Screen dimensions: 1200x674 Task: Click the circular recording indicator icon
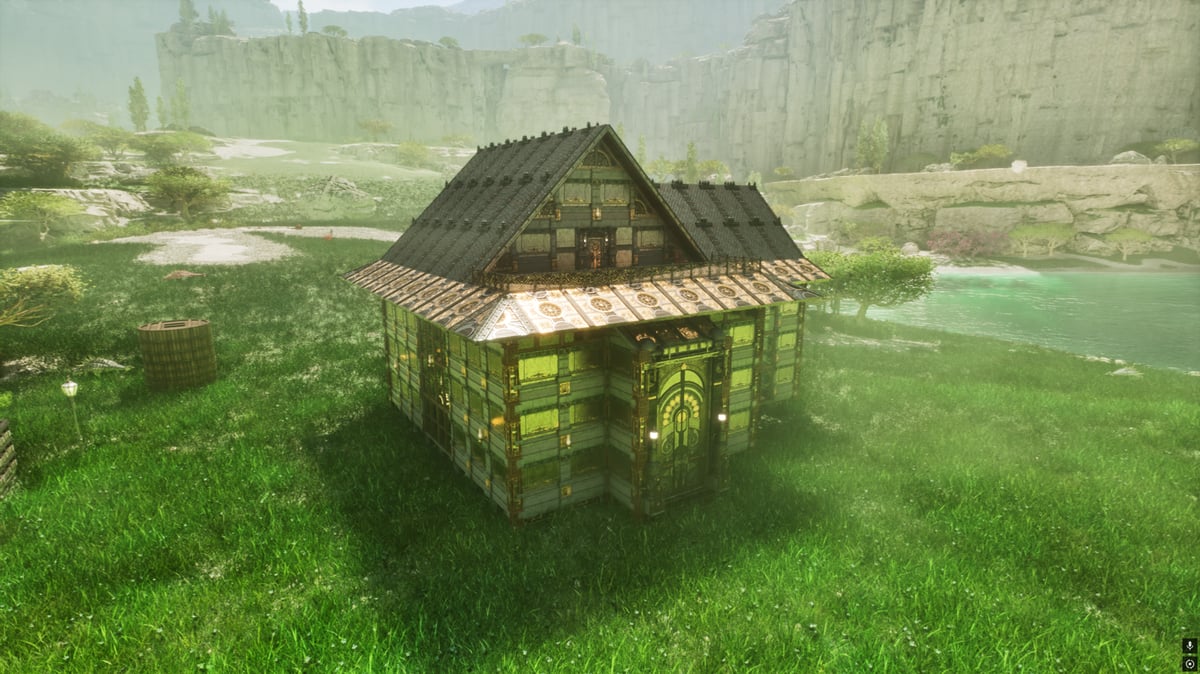[x=1189, y=663]
